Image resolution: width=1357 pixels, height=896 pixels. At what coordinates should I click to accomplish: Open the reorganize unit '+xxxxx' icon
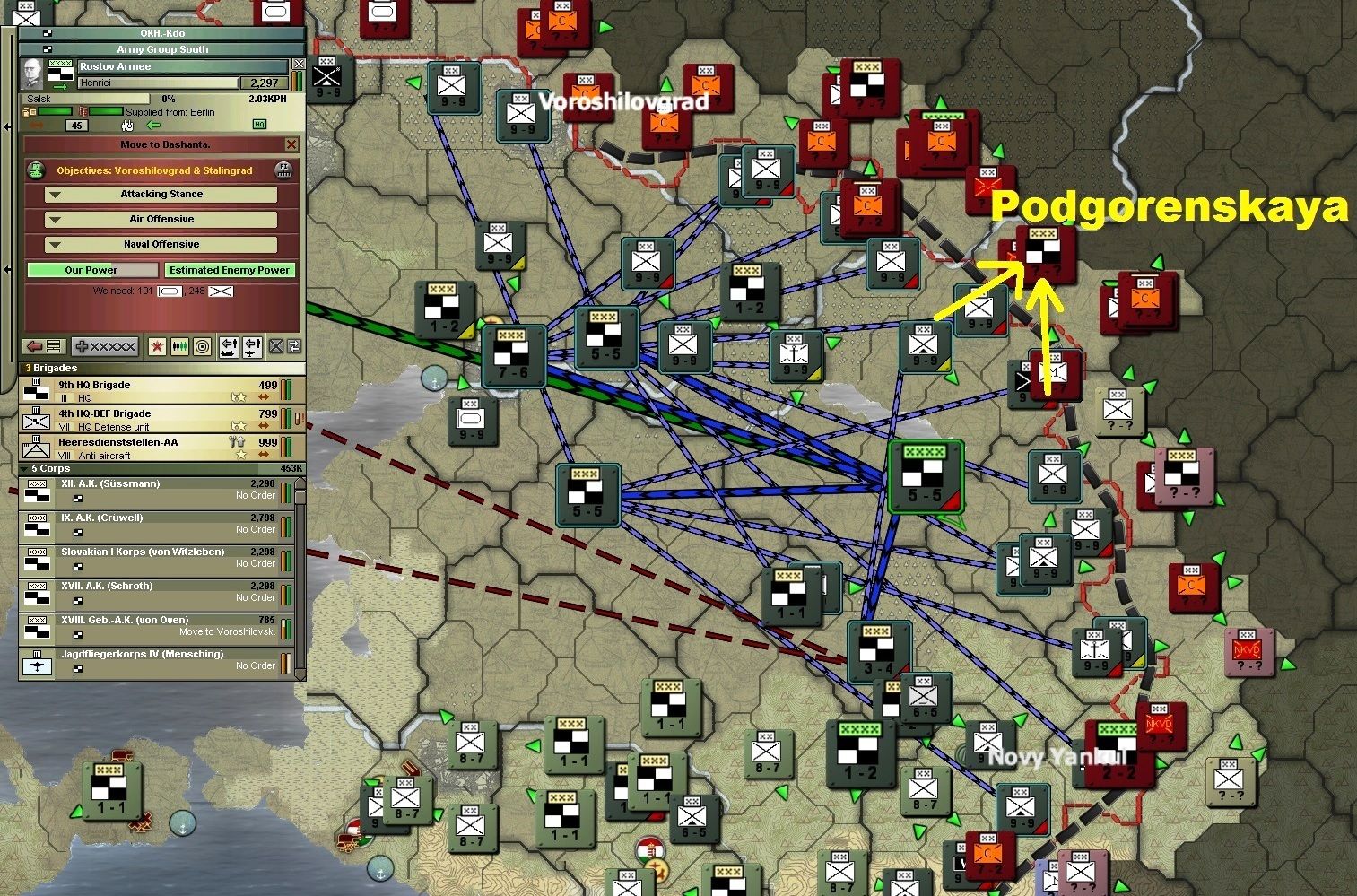[104, 346]
